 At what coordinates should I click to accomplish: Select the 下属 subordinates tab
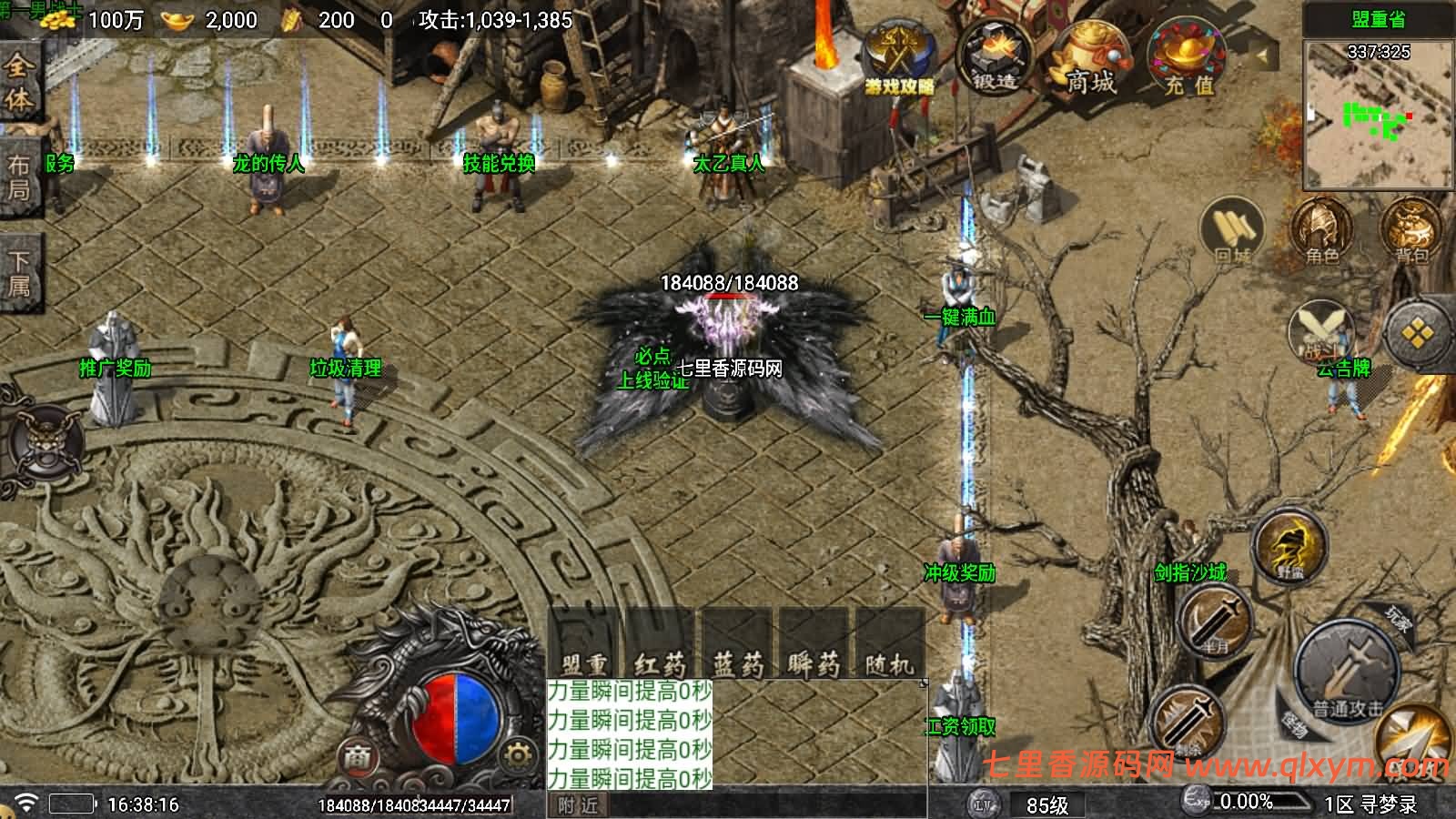point(19,273)
